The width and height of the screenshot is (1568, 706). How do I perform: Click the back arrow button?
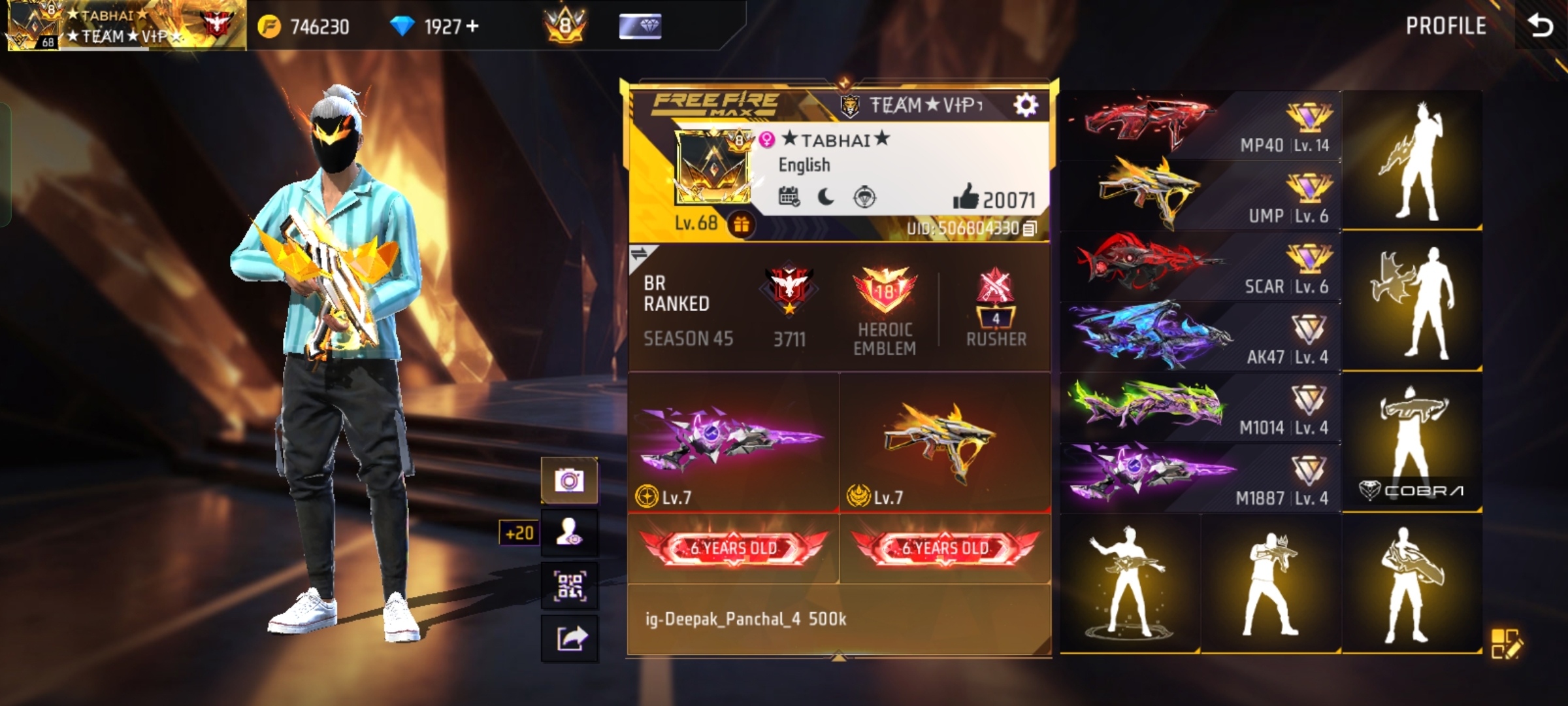click(x=1542, y=26)
